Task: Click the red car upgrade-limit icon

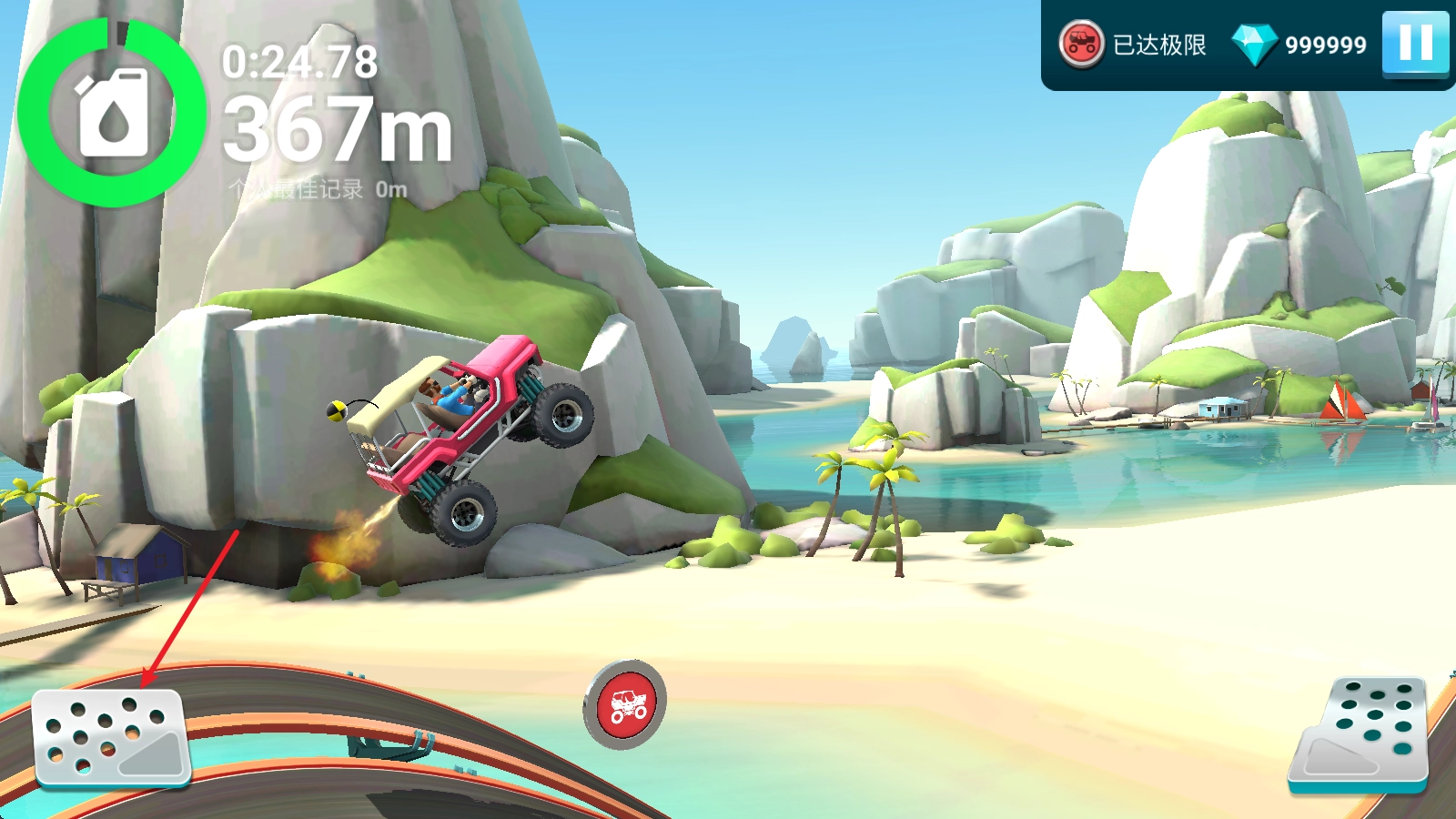Action: [x=1081, y=44]
